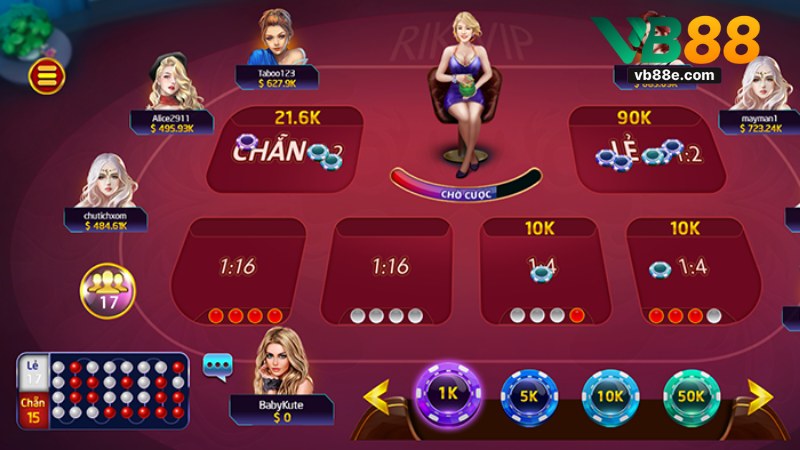Show more chip values with right arrow
This screenshot has height=450, width=800.
(760, 397)
